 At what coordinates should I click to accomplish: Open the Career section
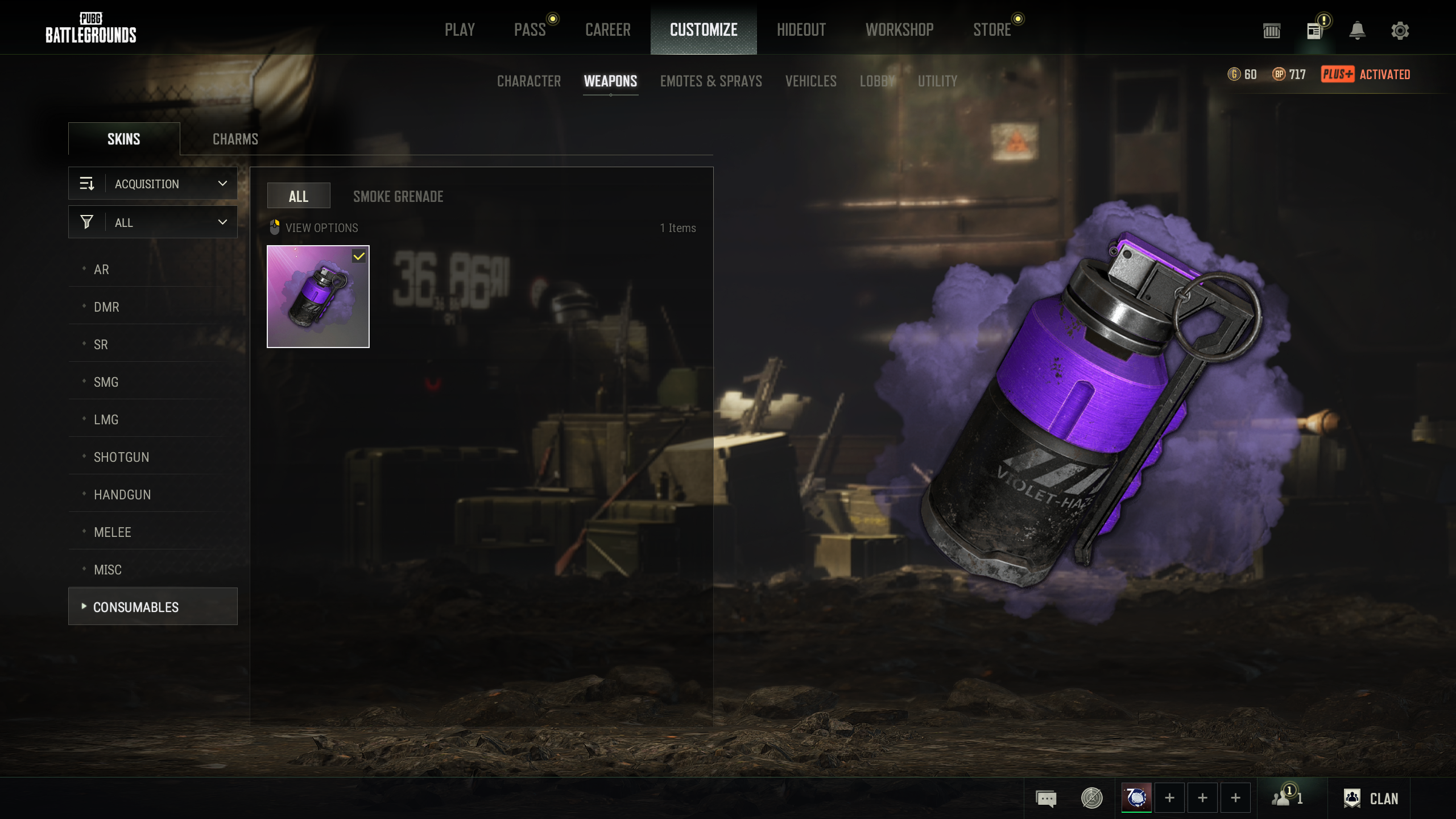[608, 30]
